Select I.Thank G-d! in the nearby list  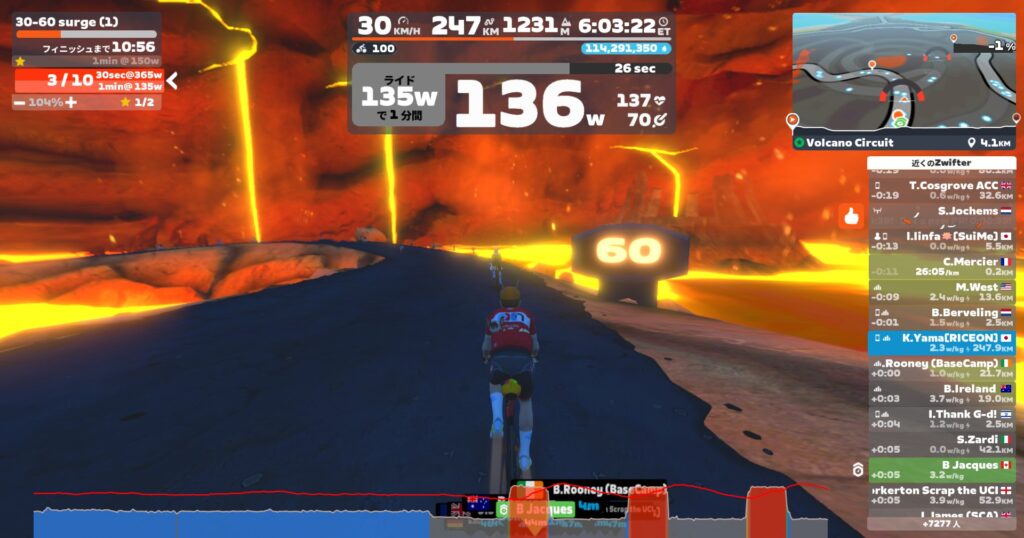click(942, 418)
